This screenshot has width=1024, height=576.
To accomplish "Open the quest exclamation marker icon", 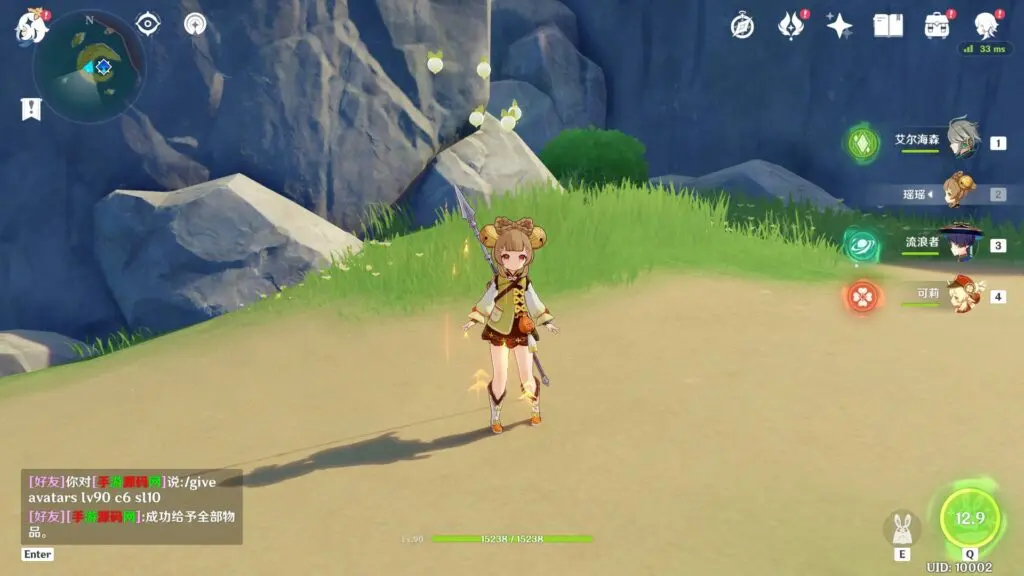I will pos(31,109).
